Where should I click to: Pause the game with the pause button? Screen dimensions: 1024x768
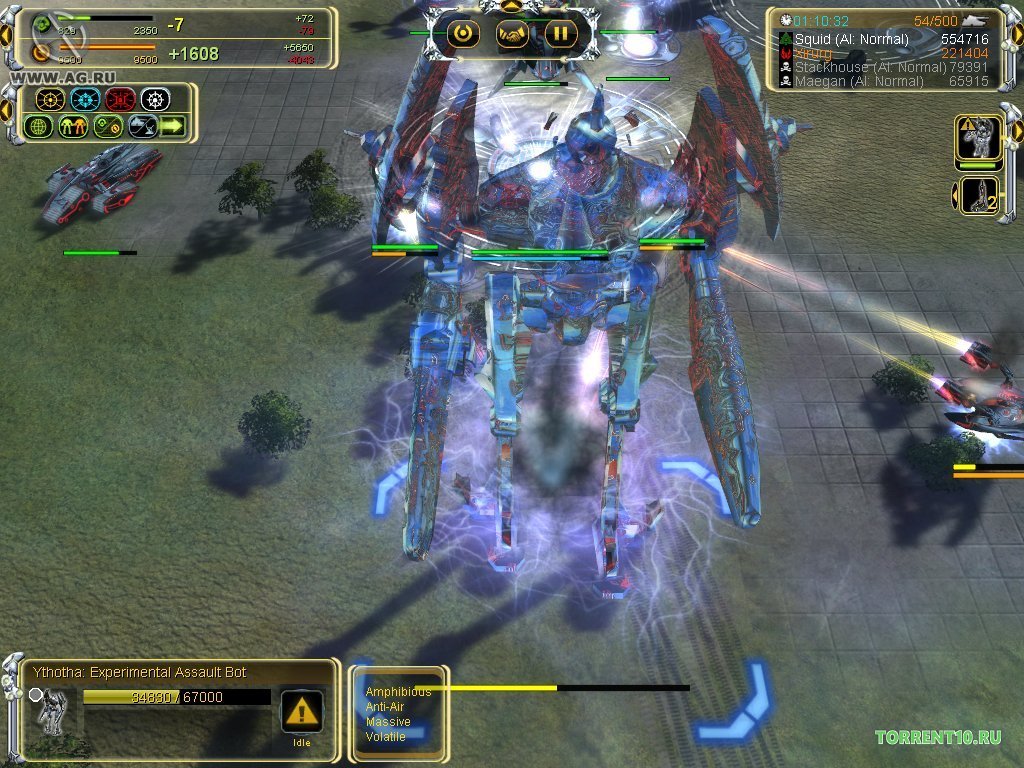[561, 34]
